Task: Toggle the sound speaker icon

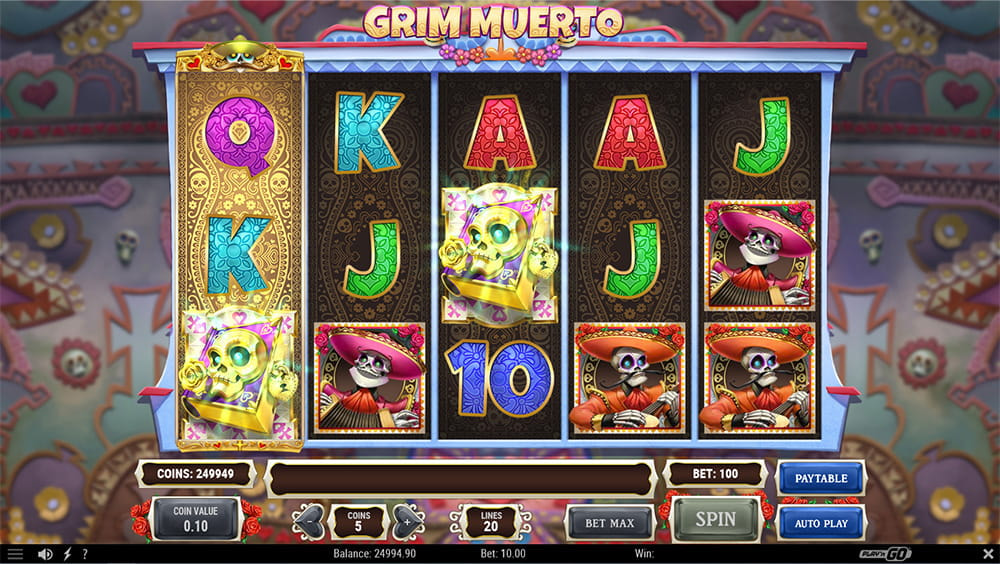Action: point(44,553)
